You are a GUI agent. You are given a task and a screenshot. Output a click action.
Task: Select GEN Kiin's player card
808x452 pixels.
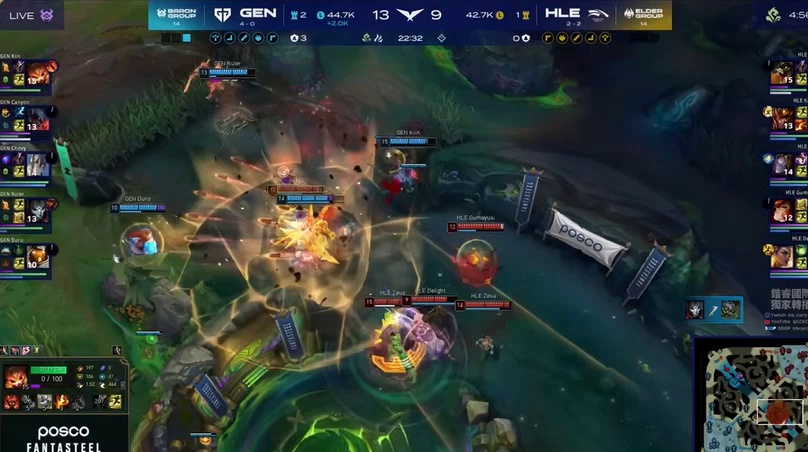coord(27,72)
